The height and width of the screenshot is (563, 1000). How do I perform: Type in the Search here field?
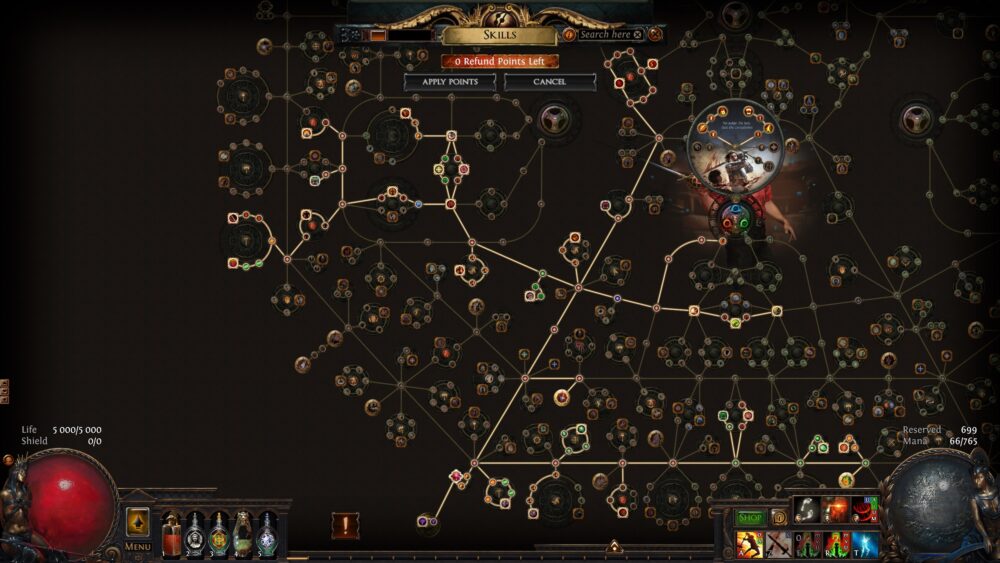pyautogui.click(x=606, y=34)
